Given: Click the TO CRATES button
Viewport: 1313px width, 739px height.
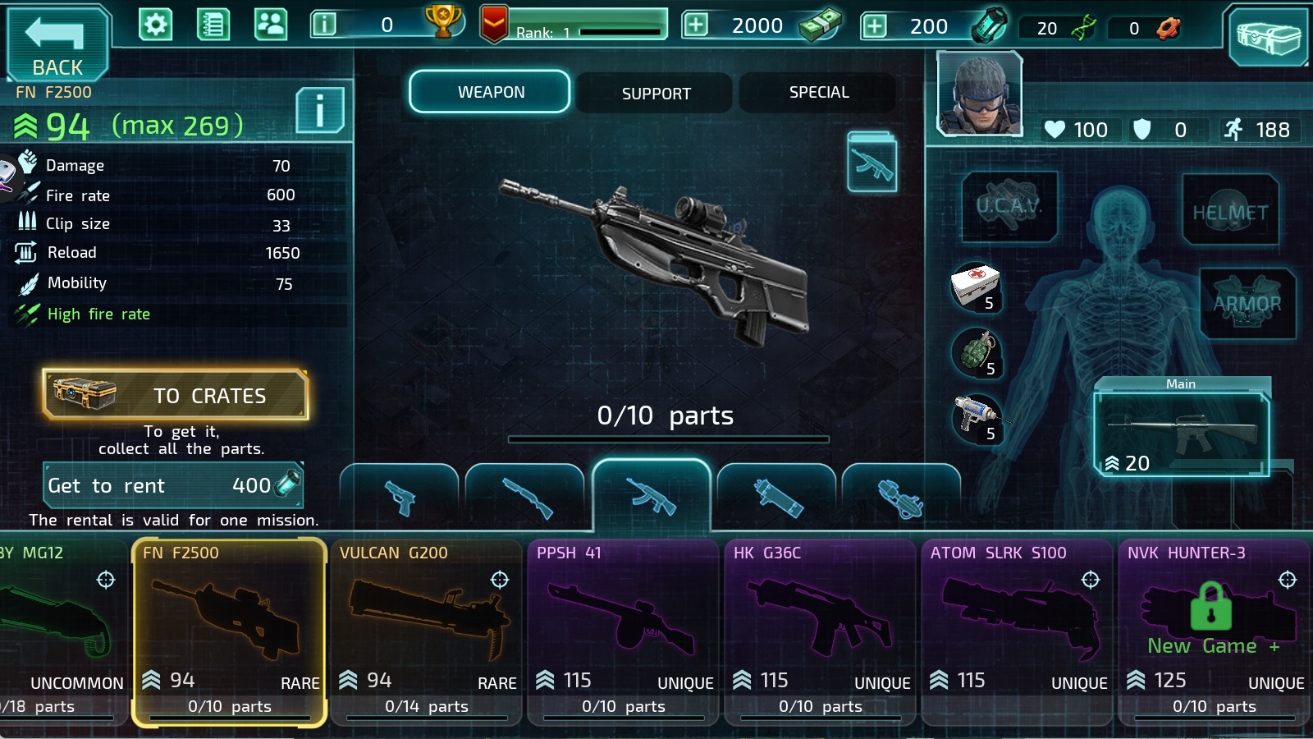Looking at the screenshot, I should 176,395.
